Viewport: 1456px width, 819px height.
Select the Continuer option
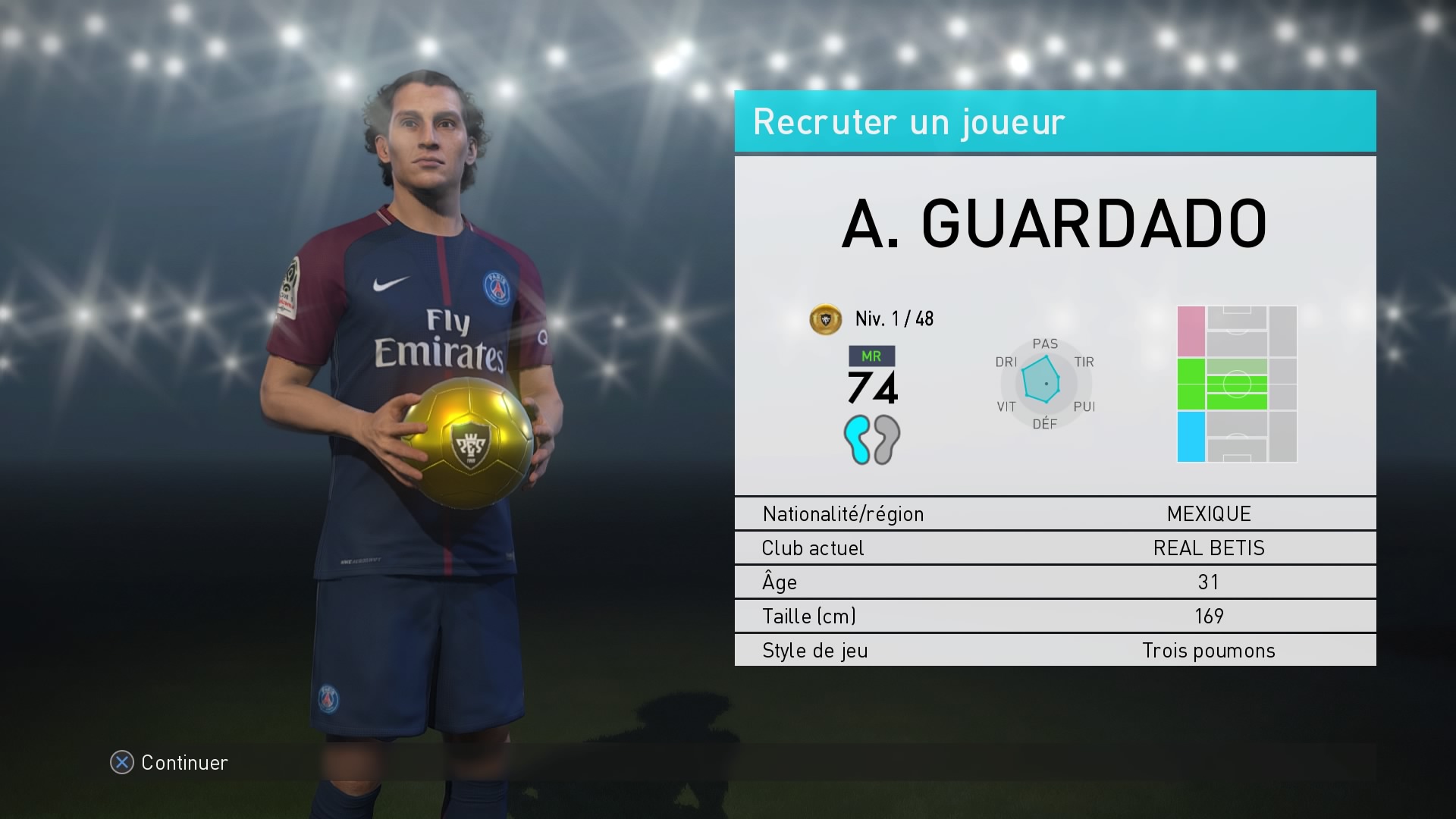(x=170, y=762)
